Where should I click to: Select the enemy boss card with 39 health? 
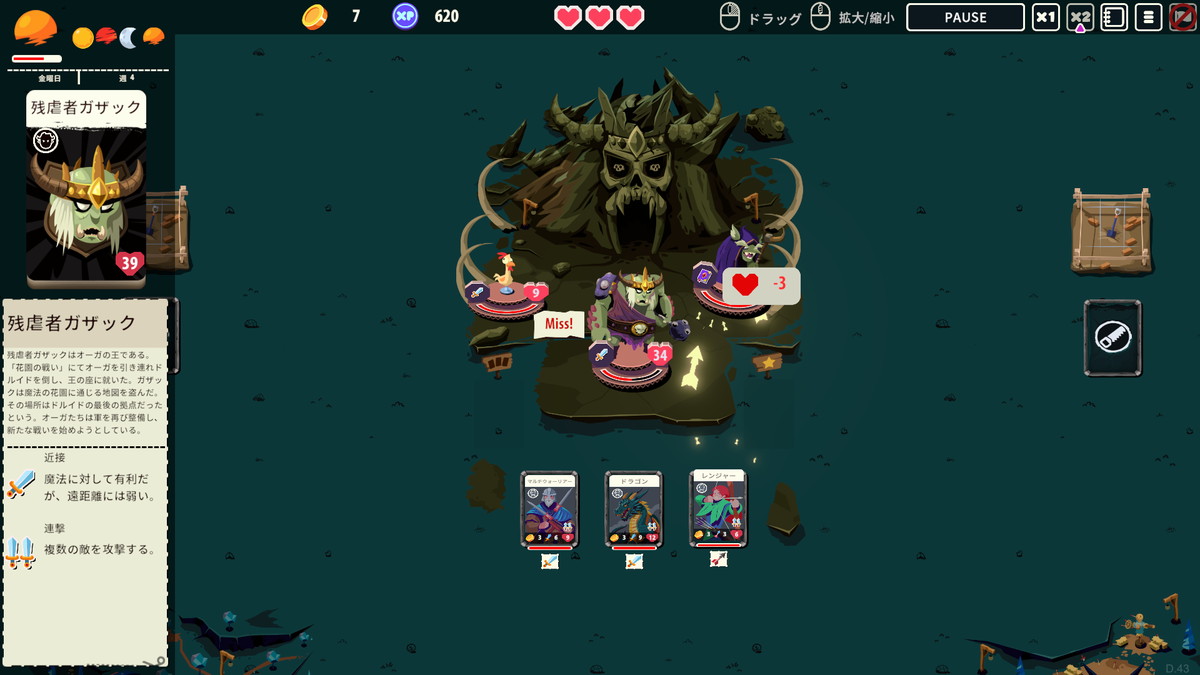pos(87,190)
